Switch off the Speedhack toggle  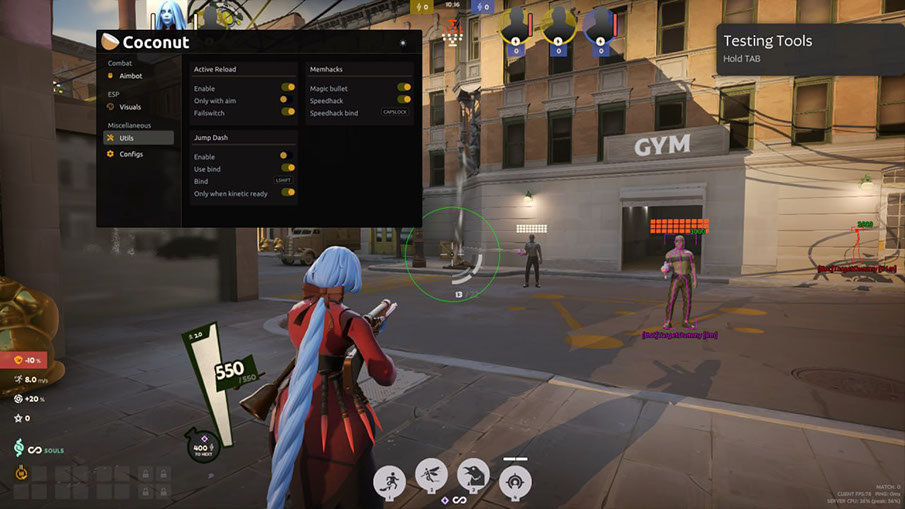tap(404, 100)
